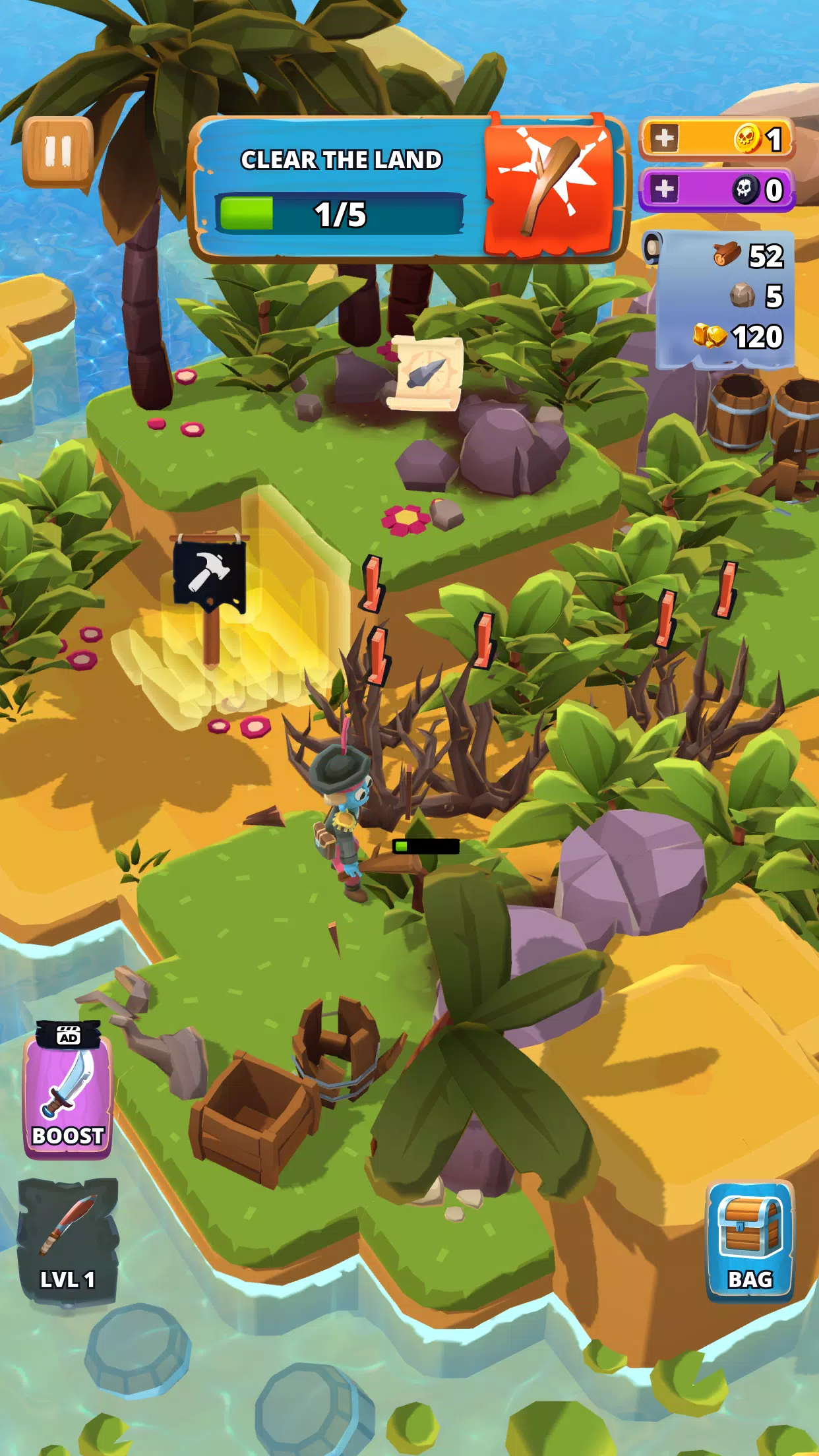Open the wood, stone and gold resource panel
The width and height of the screenshot is (819, 1456).
[x=725, y=298]
